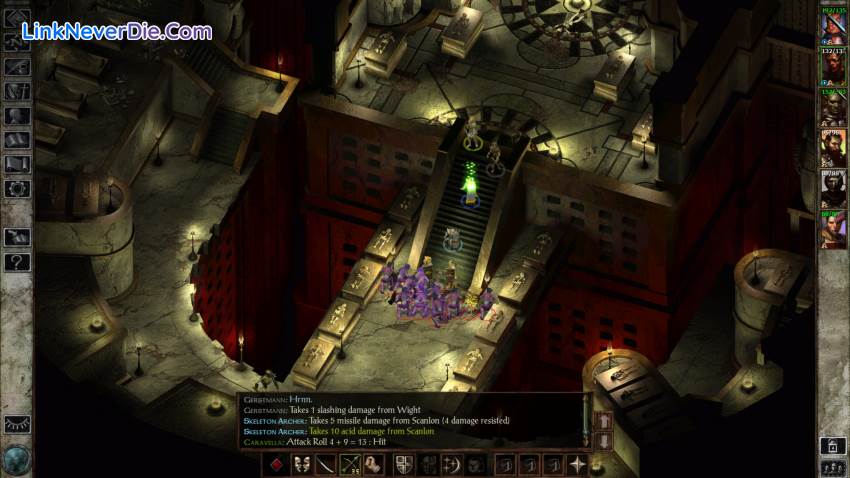
Task: Select the theater masks action icon
Action: pyautogui.click(x=301, y=464)
